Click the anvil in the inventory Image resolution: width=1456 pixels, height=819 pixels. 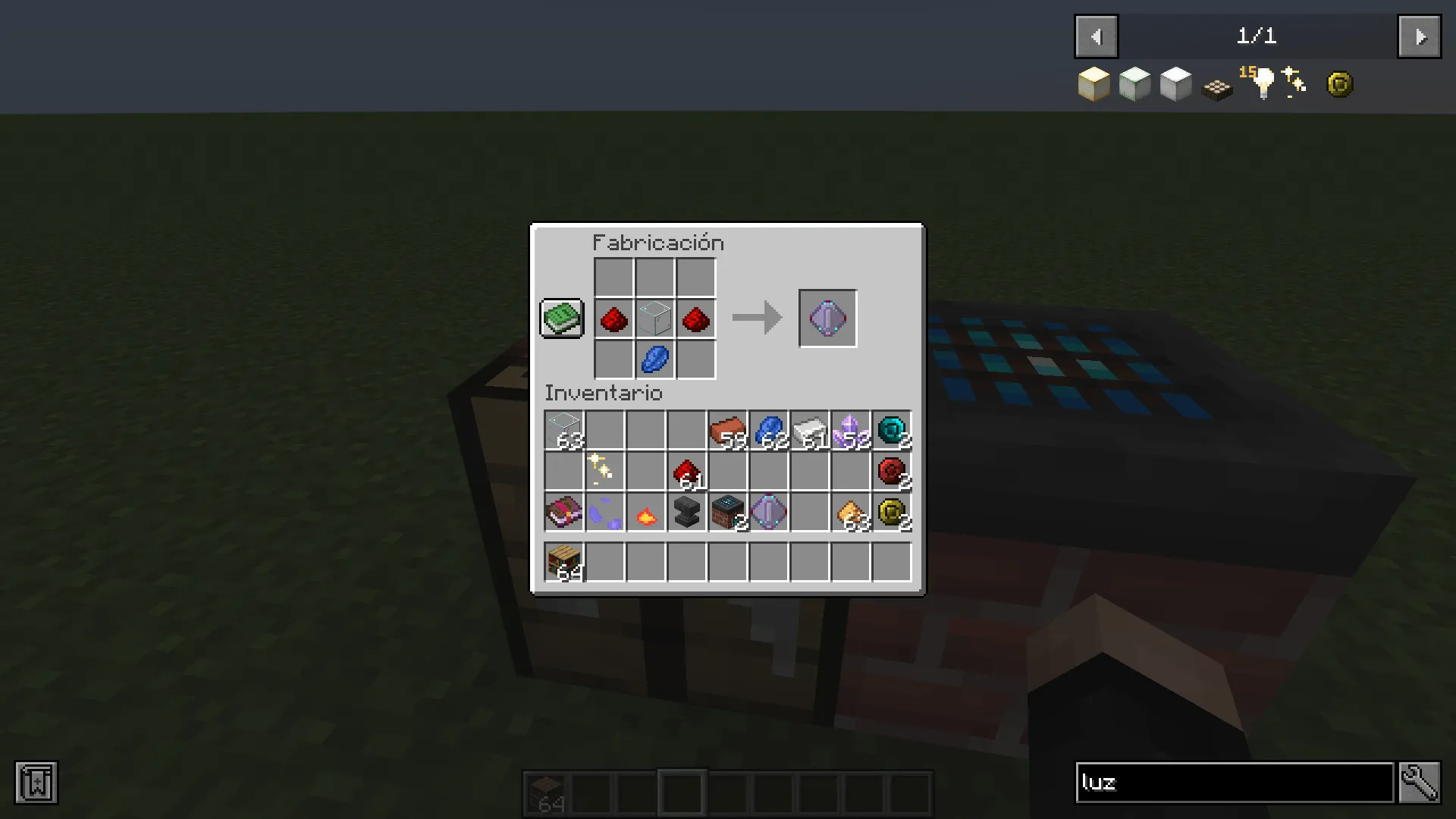coord(686,512)
